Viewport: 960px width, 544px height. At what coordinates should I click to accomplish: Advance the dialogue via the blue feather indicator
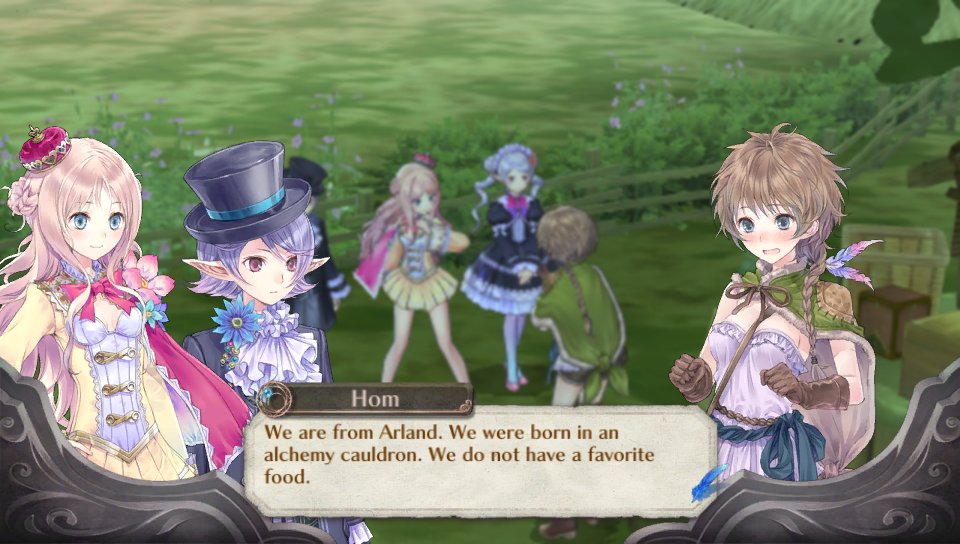708,482
